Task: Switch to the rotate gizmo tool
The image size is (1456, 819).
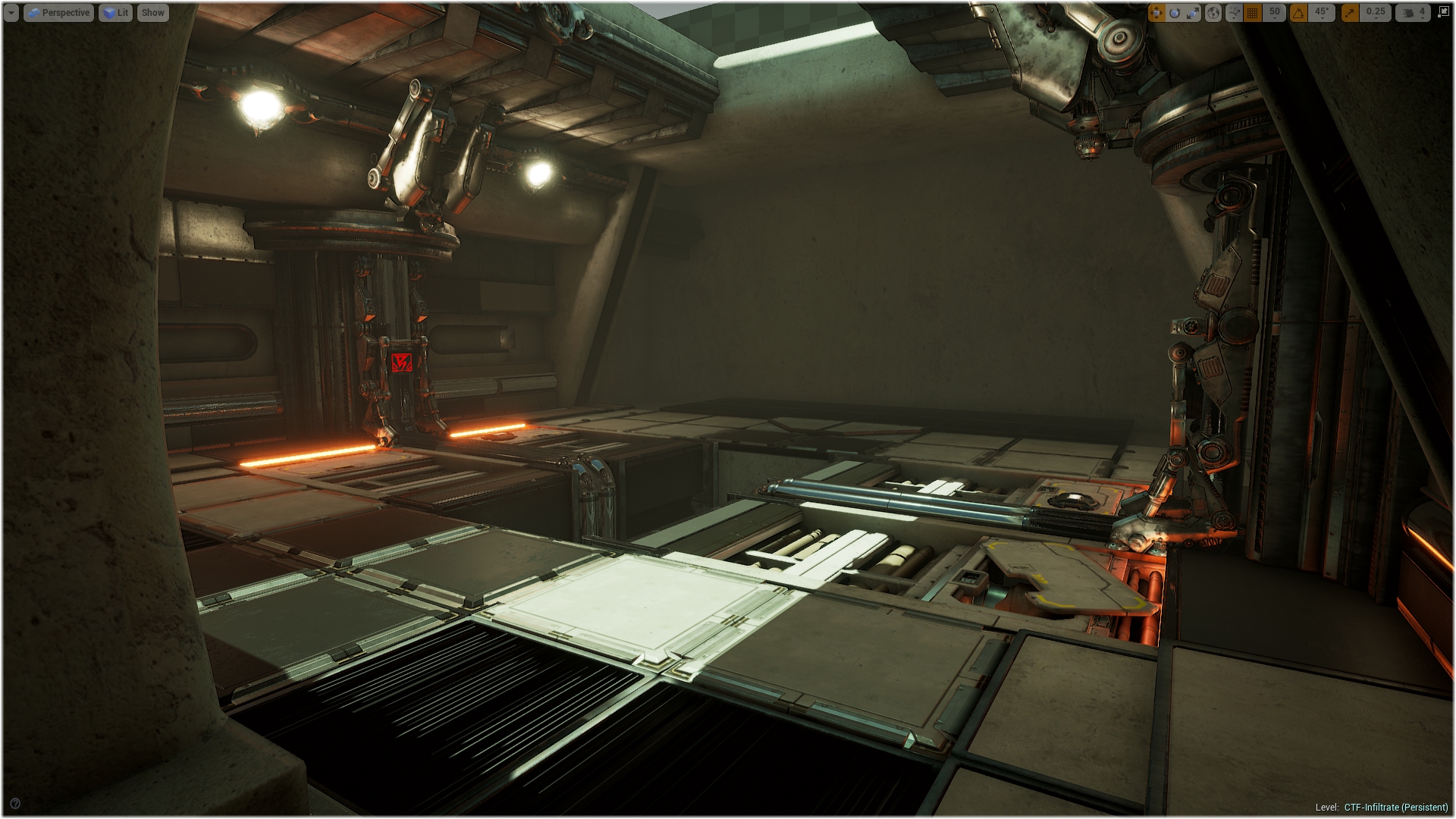Action: pyautogui.click(x=1175, y=13)
